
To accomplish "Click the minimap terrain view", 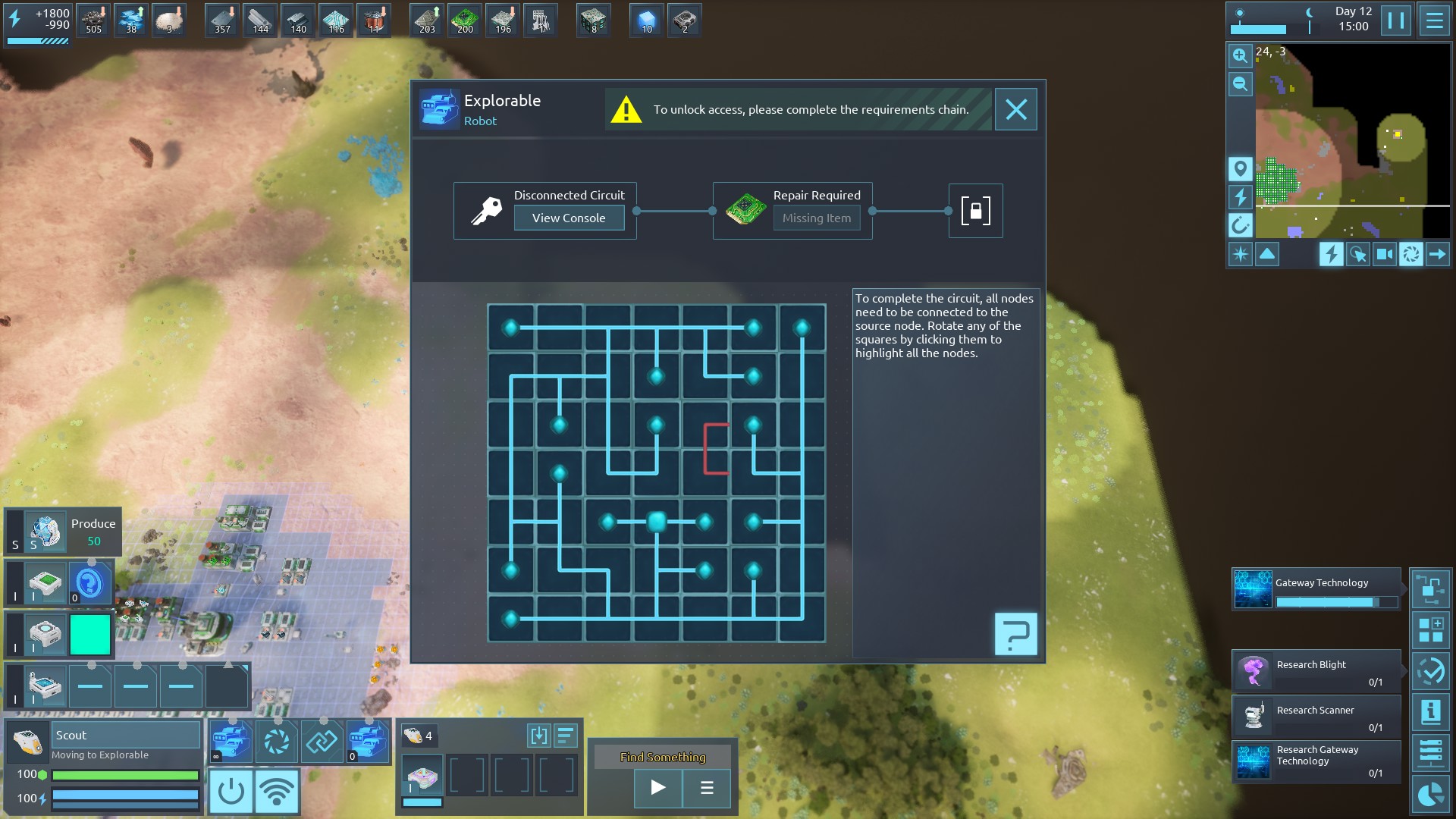I will tap(1350, 144).
